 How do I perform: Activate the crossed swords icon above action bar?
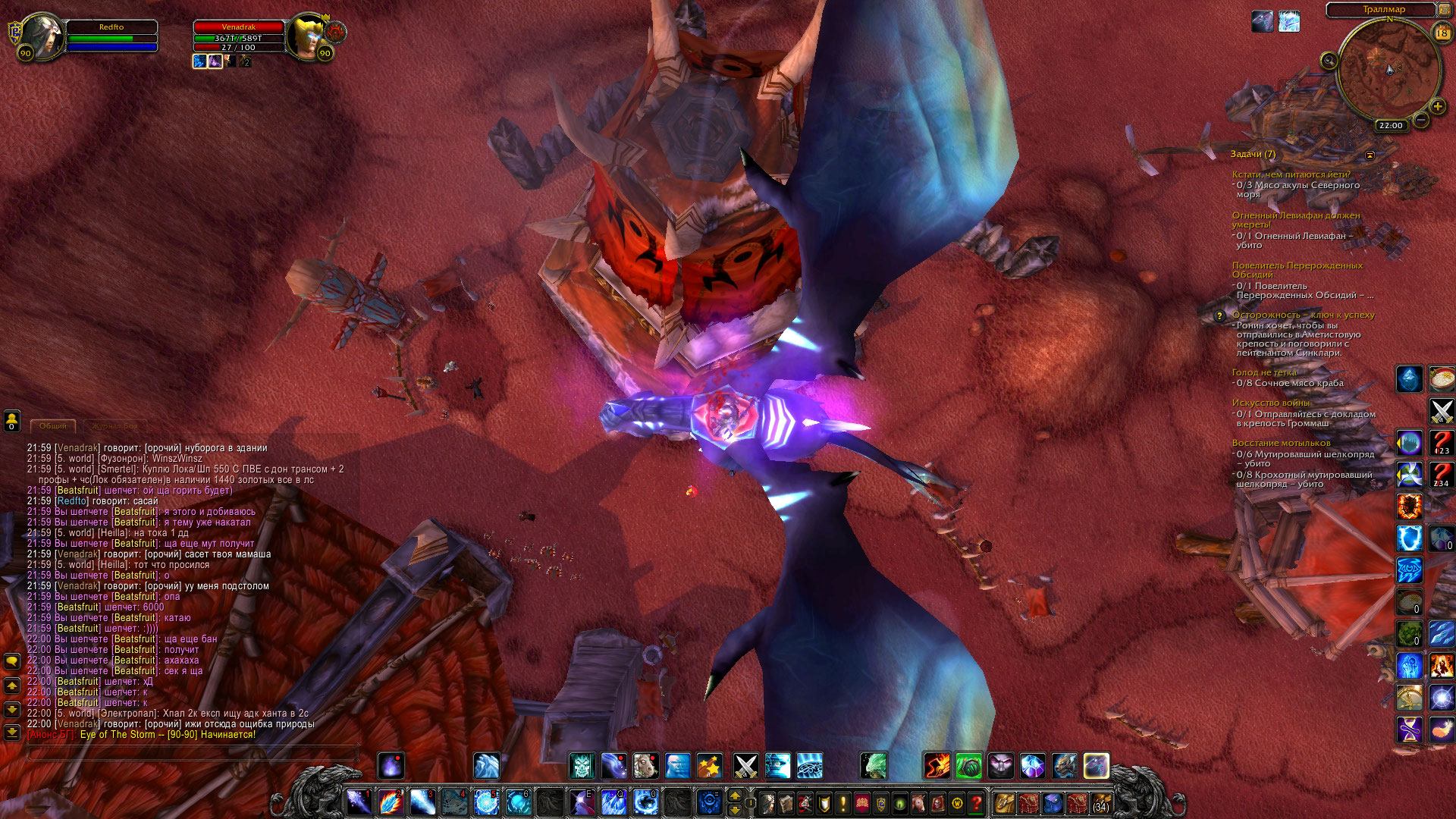[x=745, y=766]
